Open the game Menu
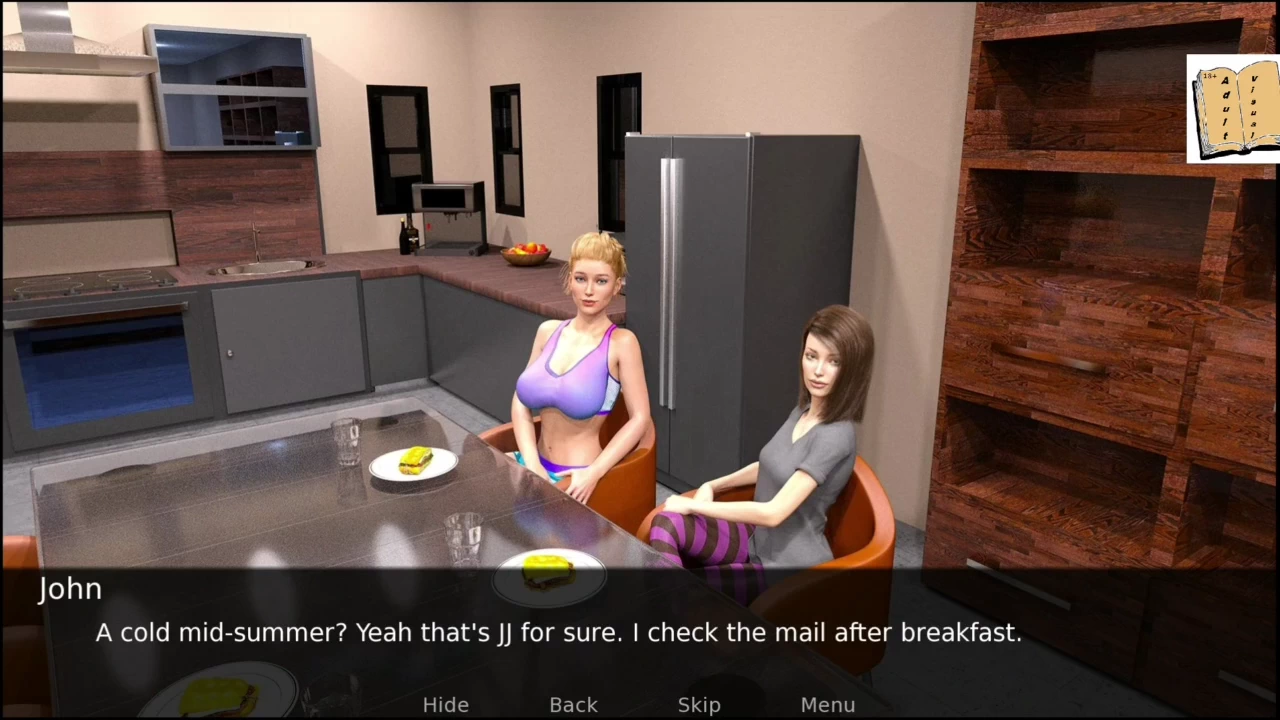 [827, 705]
